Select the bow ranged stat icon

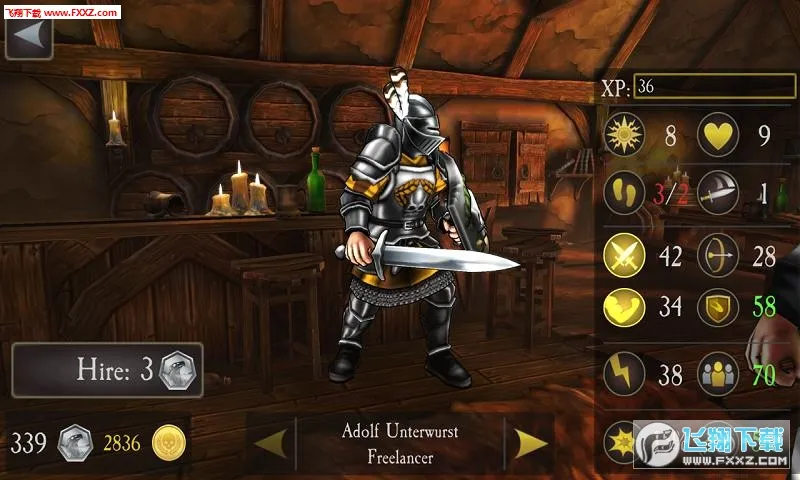tap(718, 254)
